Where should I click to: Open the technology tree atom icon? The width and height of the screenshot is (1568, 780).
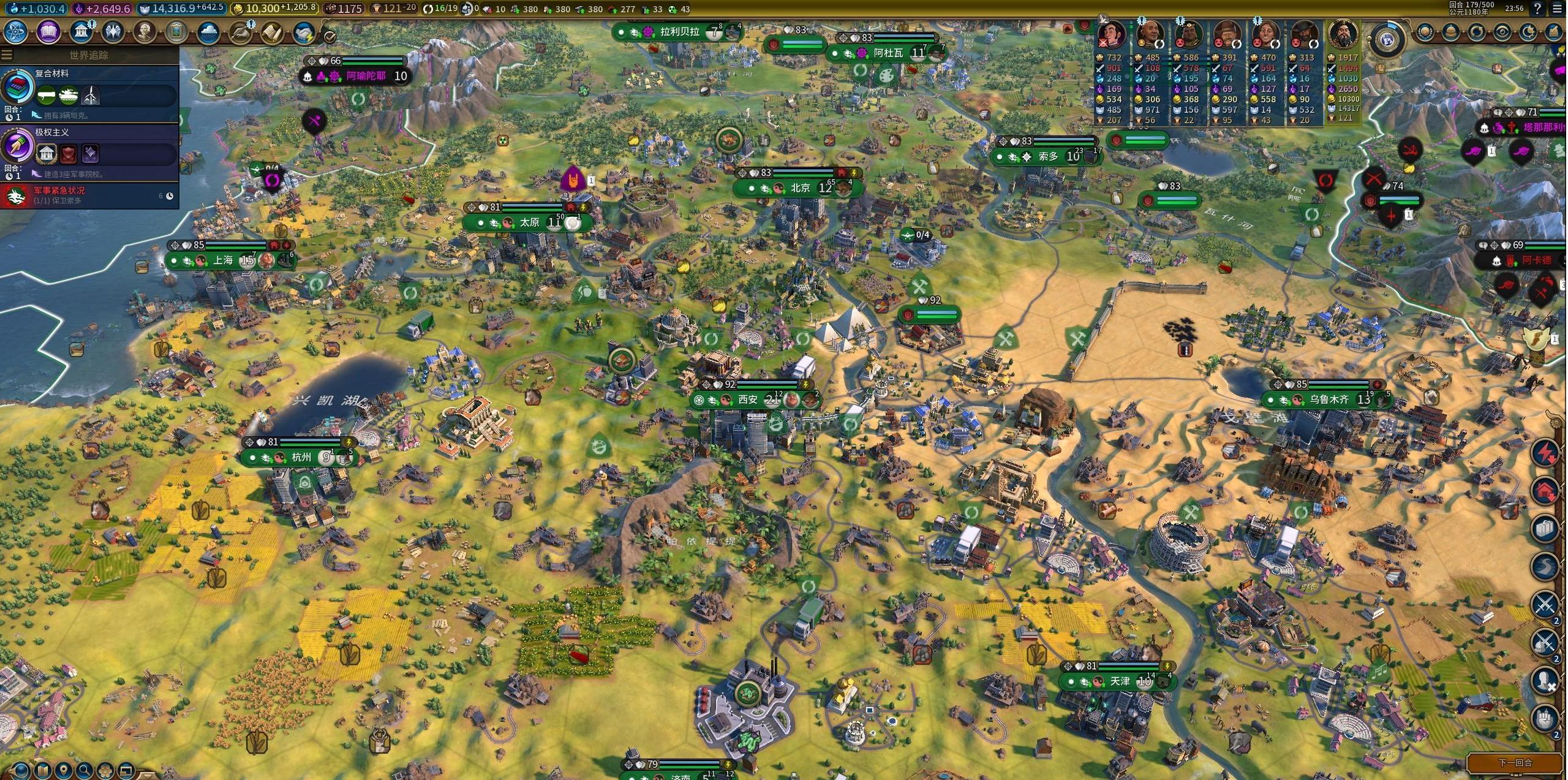(17, 32)
